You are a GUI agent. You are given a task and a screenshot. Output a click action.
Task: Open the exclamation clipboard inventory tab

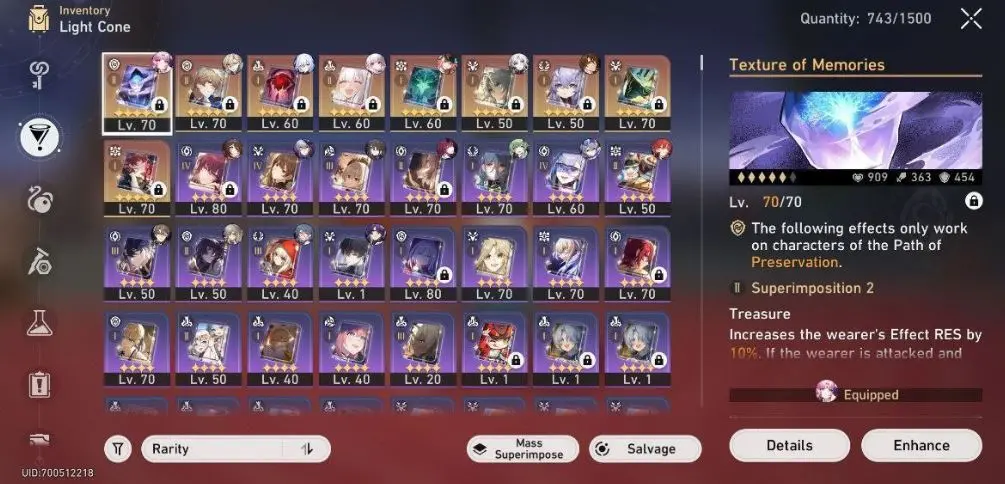click(41, 384)
